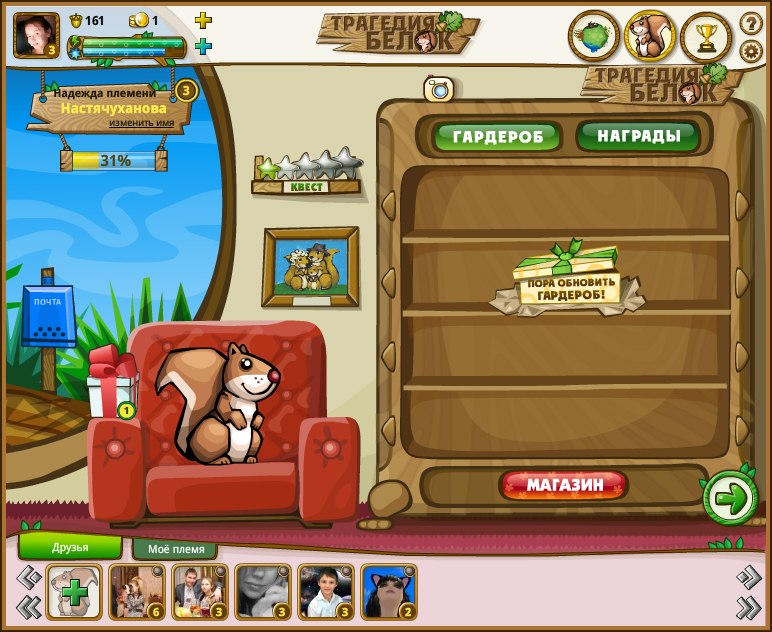Click the green arrow play button

731,497
